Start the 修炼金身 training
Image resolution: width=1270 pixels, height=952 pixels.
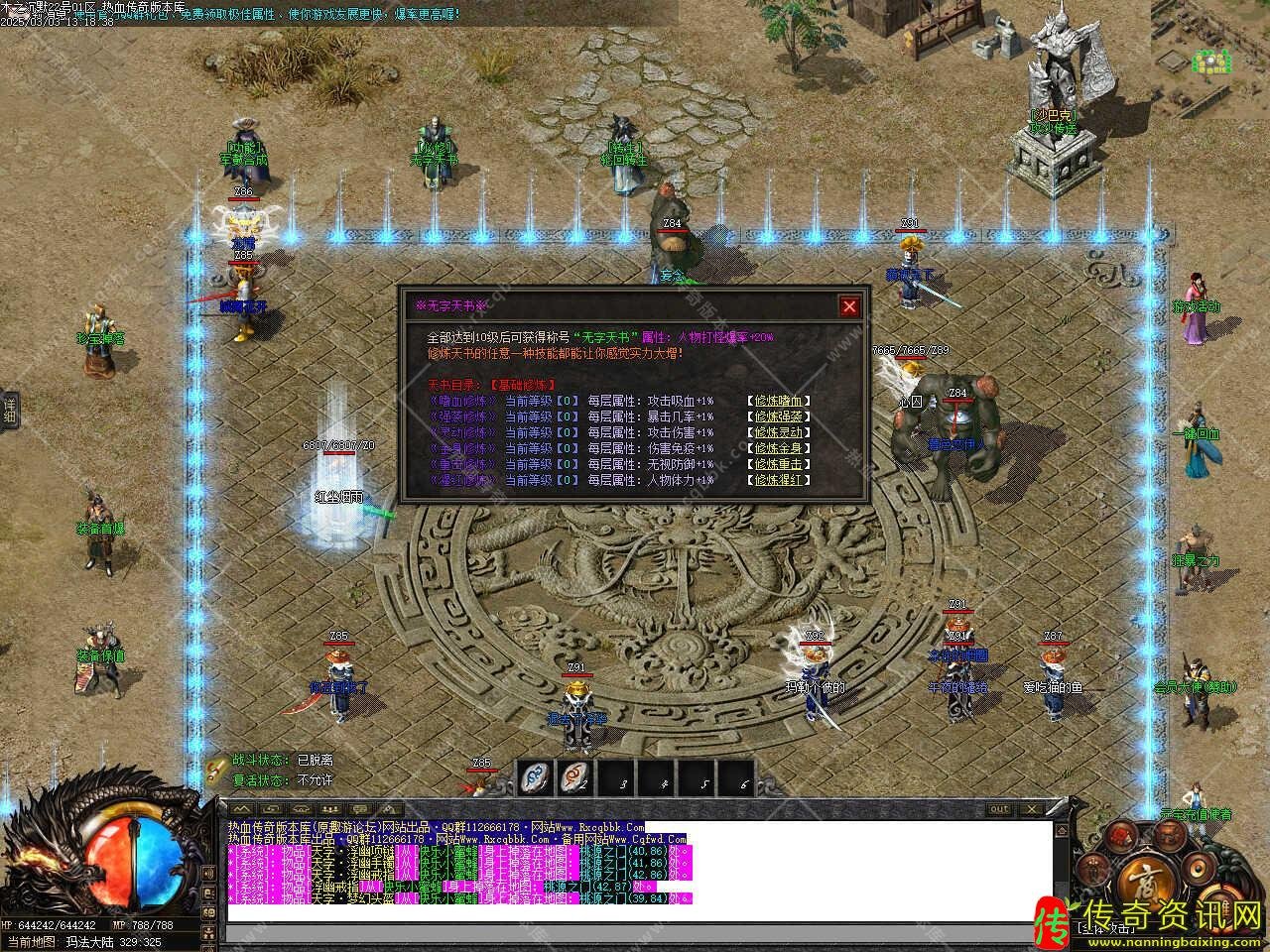[x=781, y=448]
